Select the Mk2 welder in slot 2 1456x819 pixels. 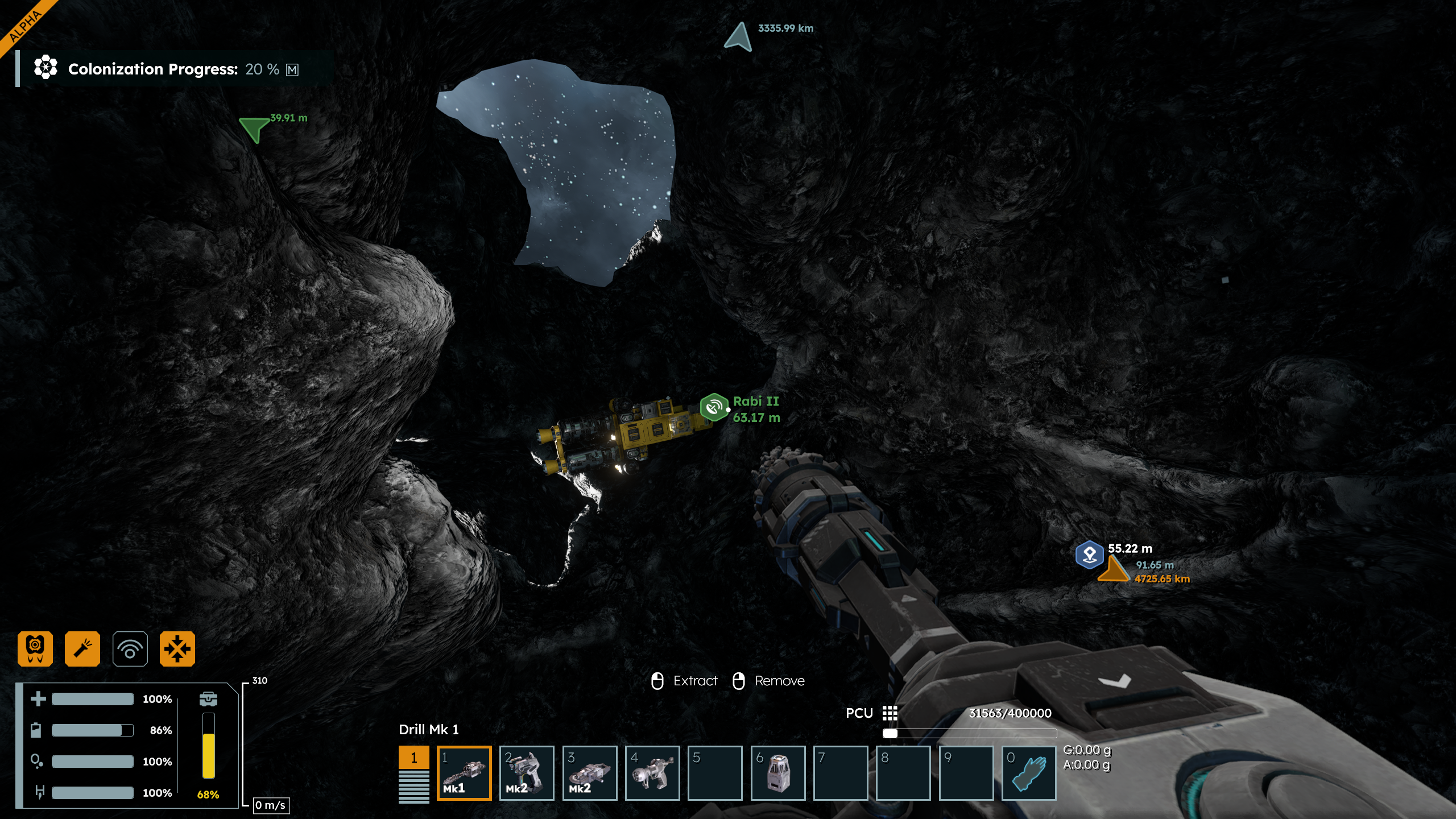[526, 772]
